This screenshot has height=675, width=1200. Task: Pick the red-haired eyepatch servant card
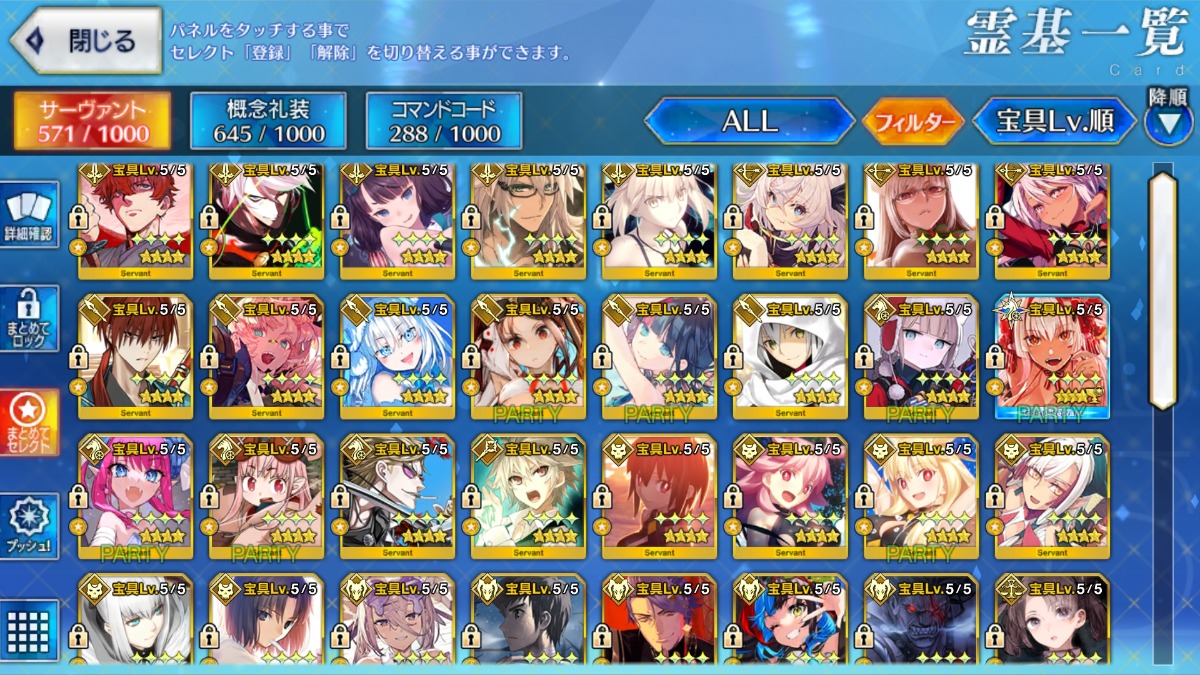coord(135,220)
